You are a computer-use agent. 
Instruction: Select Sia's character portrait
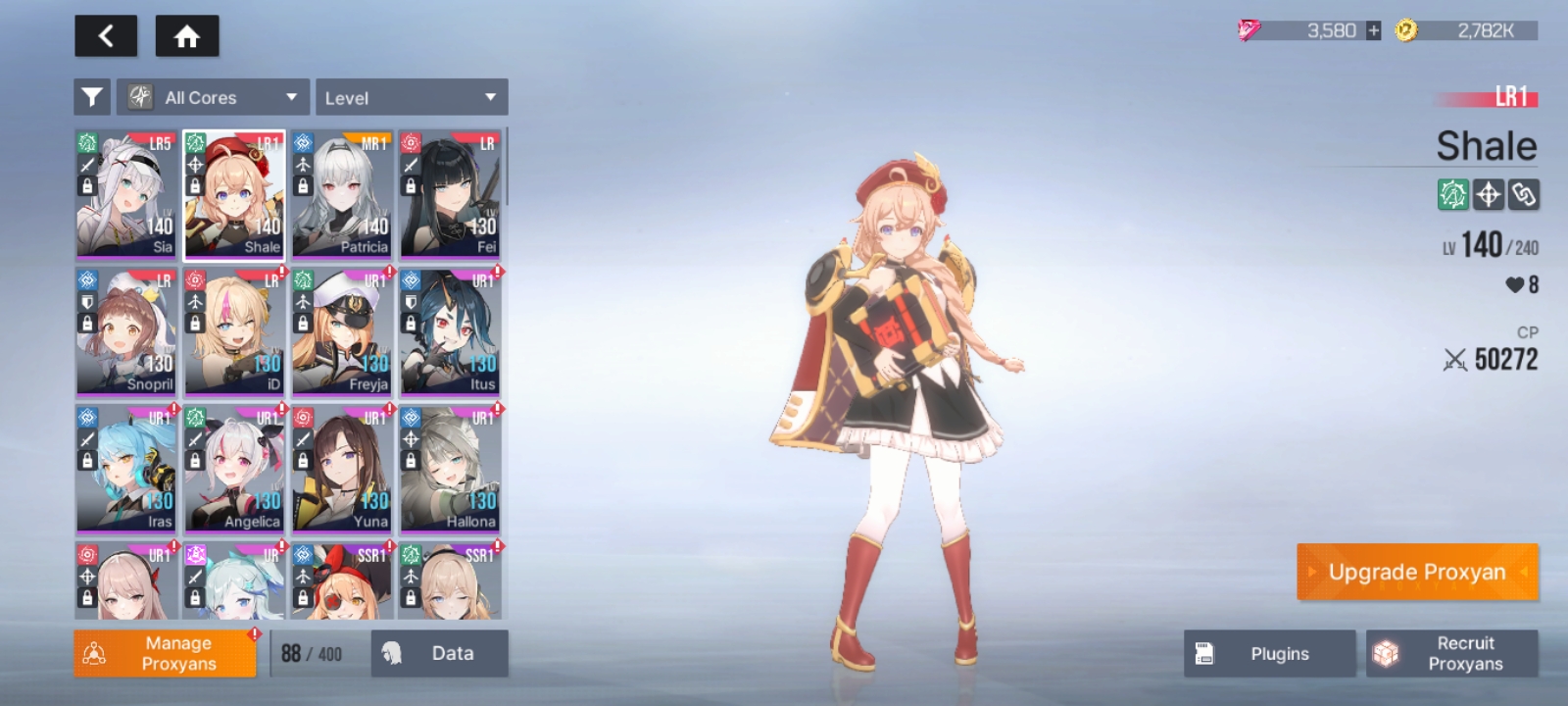point(126,194)
